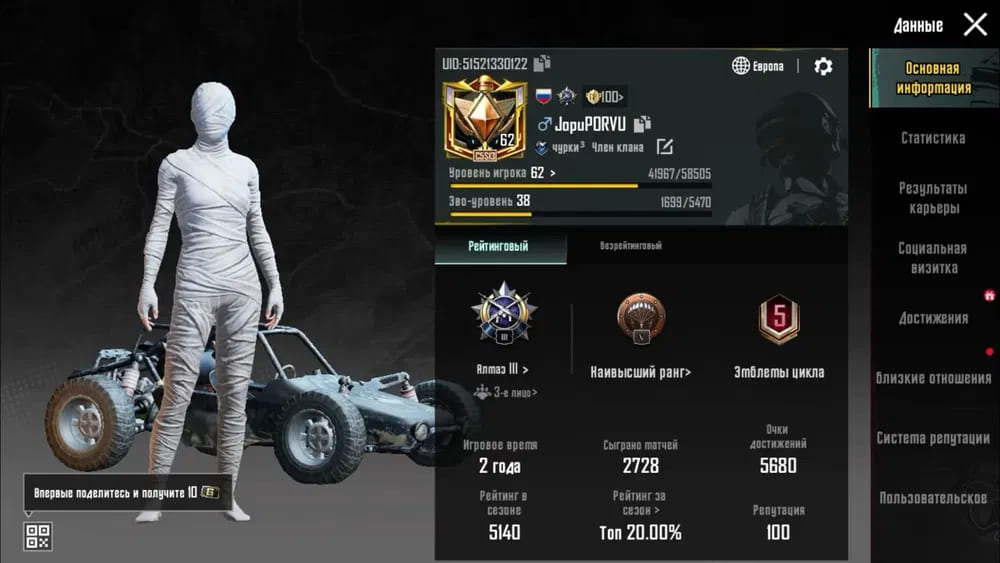Show the Достижения section

pos(932,318)
